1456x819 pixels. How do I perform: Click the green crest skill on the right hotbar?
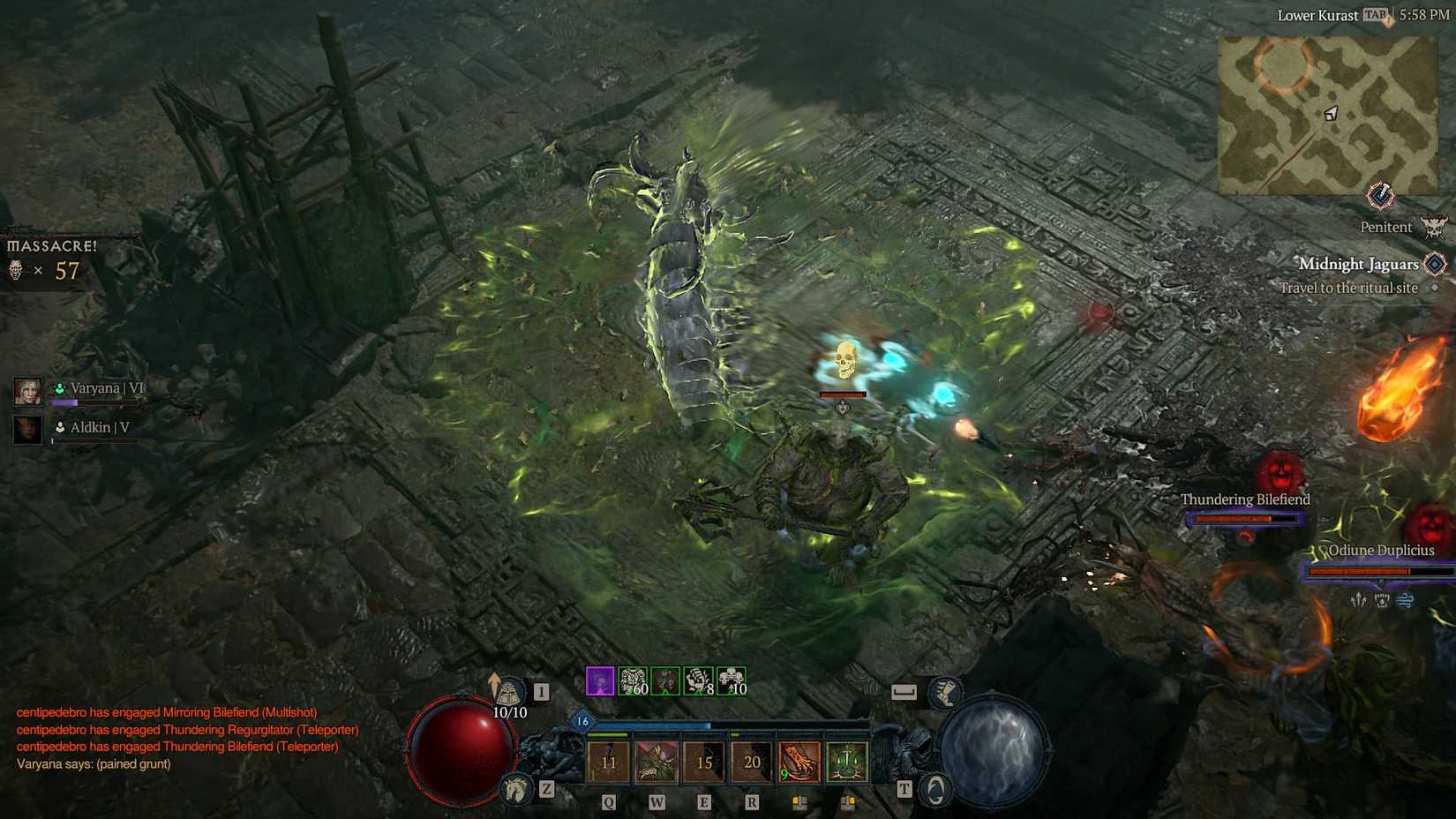tap(846, 760)
